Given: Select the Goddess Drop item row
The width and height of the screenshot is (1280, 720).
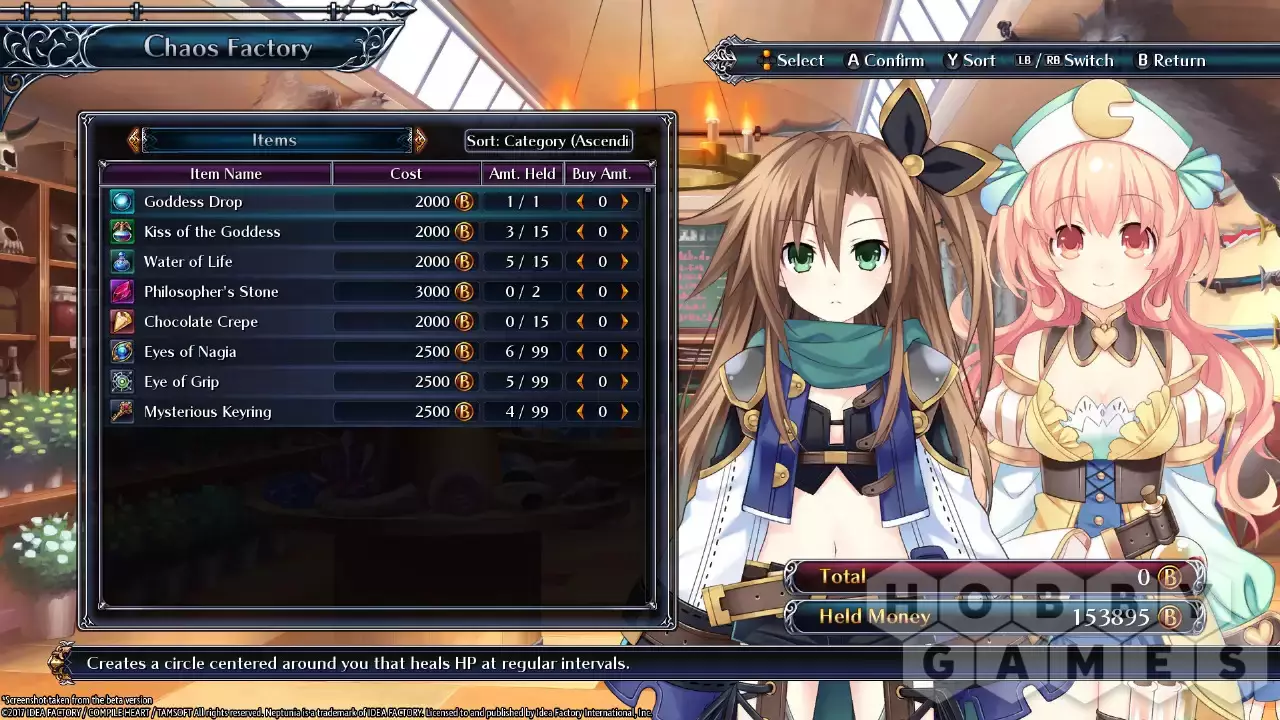Looking at the screenshot, I should [x=193, y=202].
